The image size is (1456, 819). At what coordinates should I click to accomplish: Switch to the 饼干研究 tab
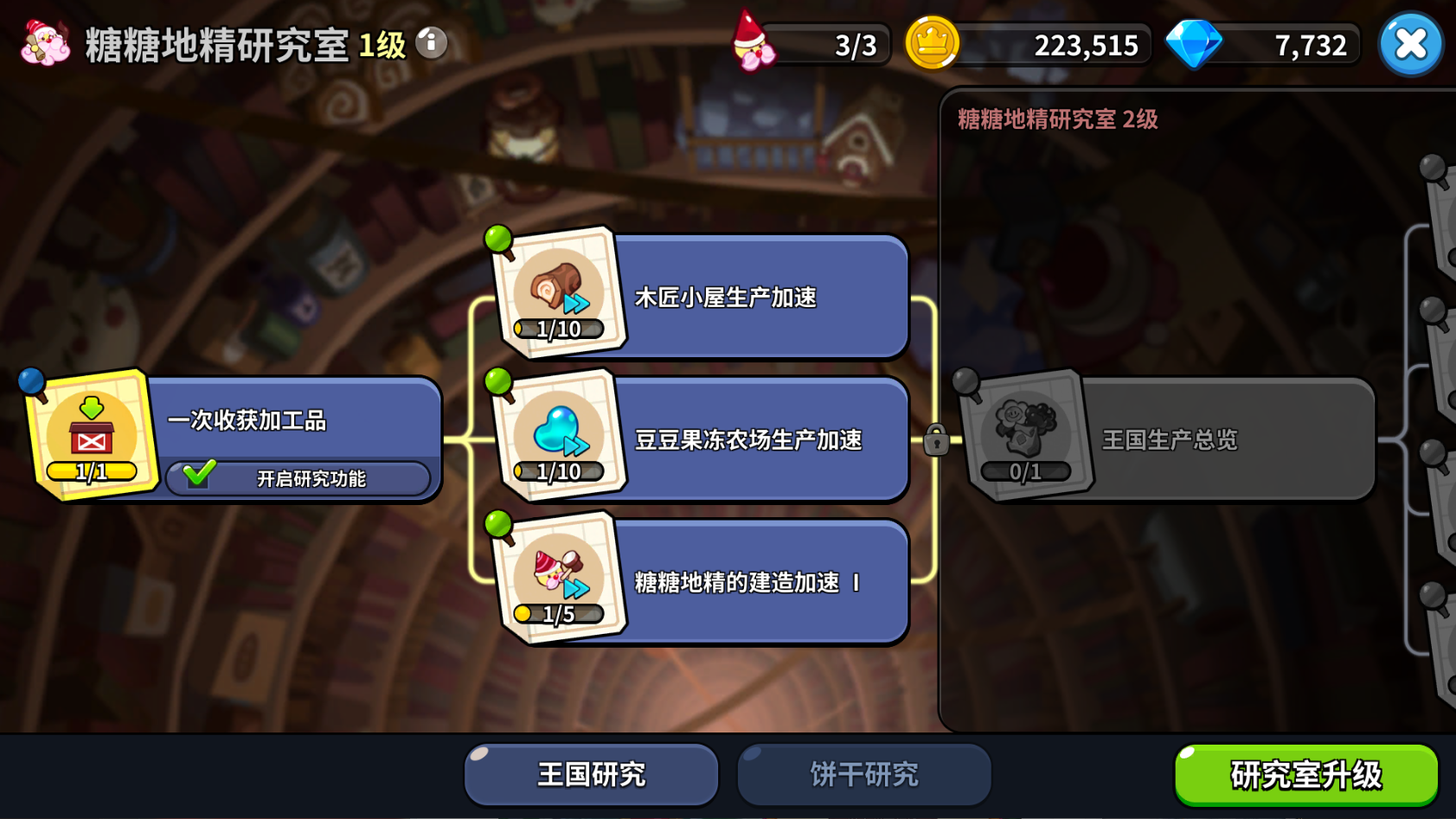863,774
